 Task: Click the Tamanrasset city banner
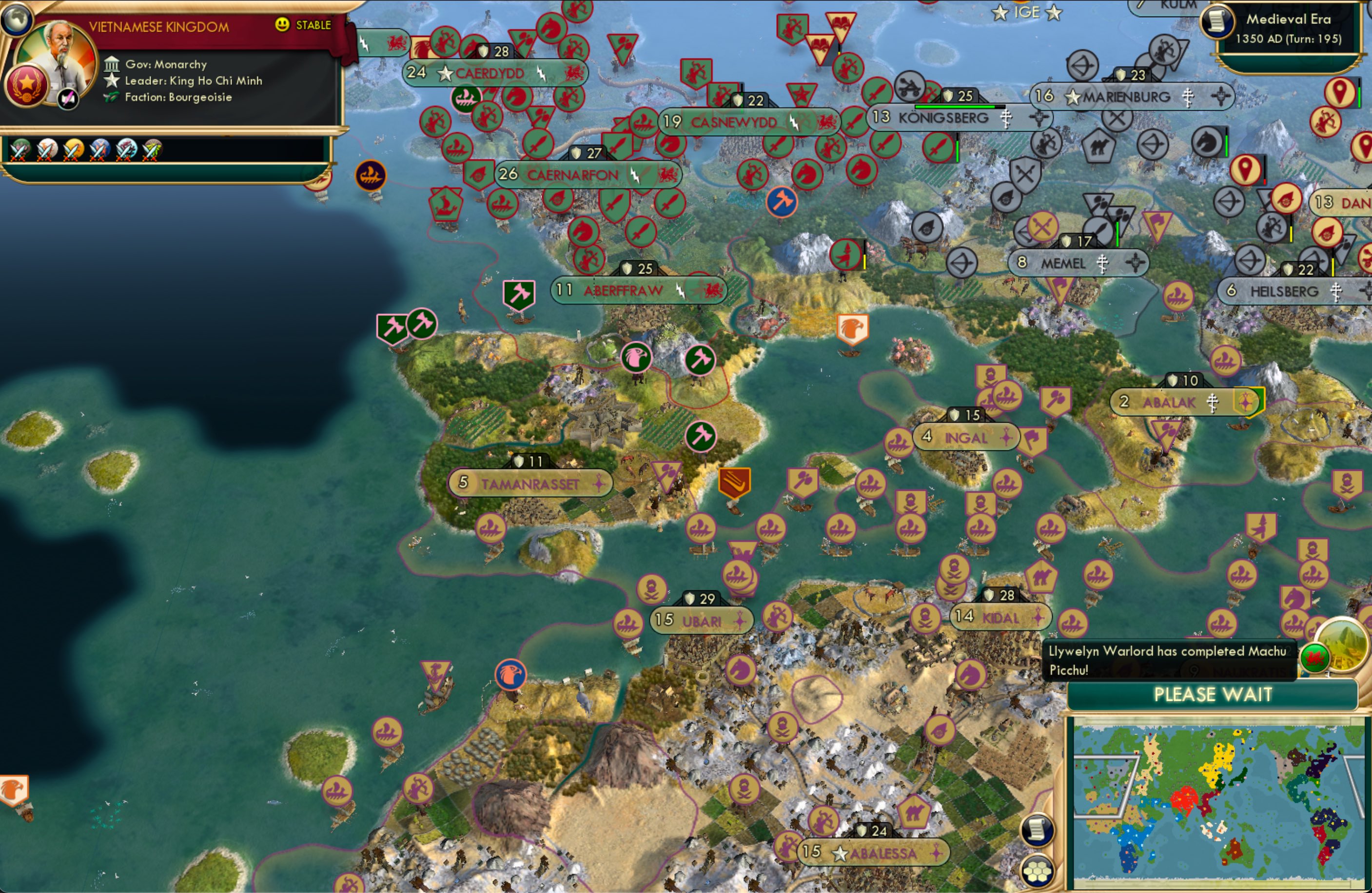pyautogui.click(x=530, y=484)
